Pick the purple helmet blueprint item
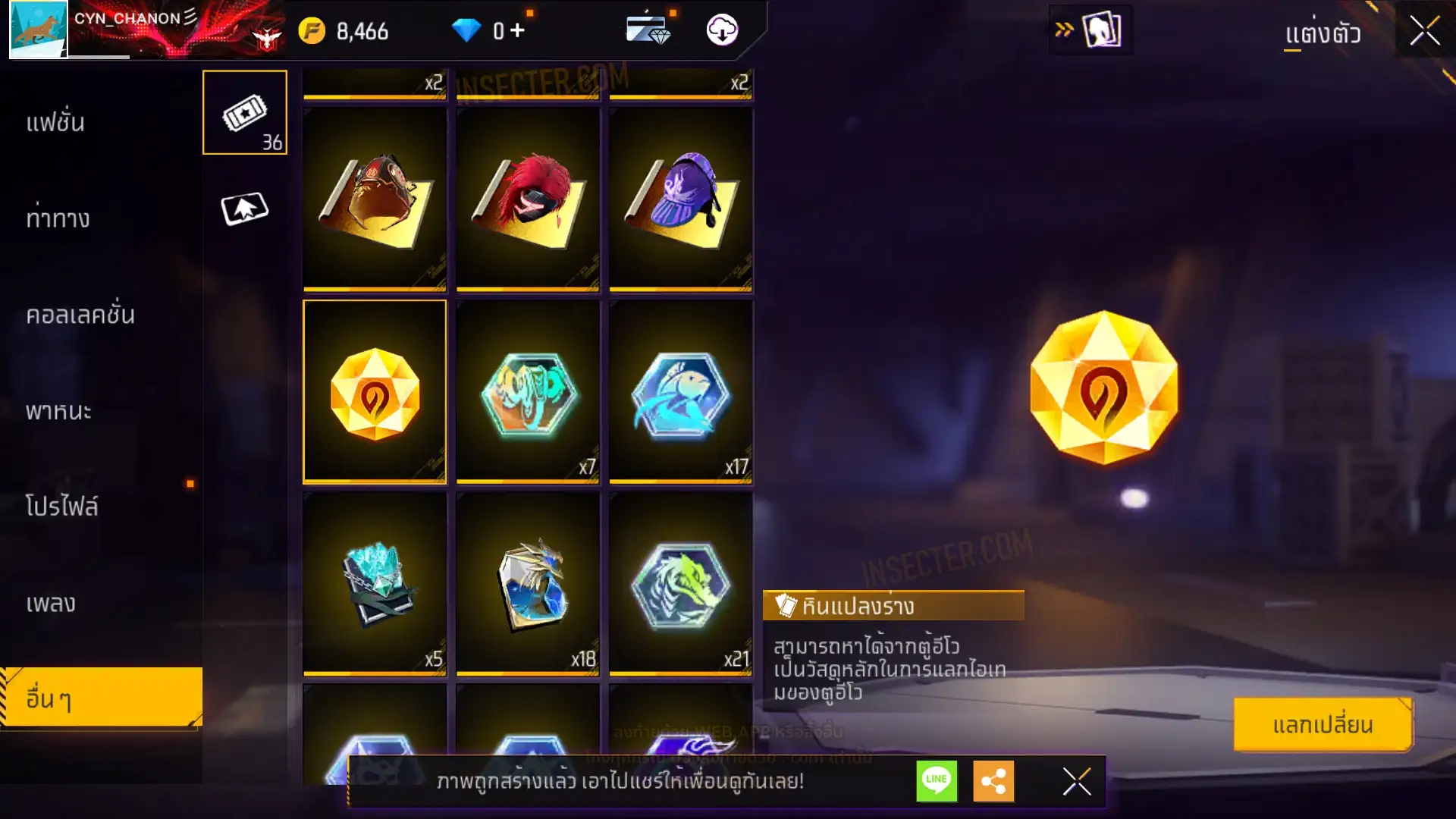The height and width of the screenshot is (819, 1456). (x=681, y=199)
